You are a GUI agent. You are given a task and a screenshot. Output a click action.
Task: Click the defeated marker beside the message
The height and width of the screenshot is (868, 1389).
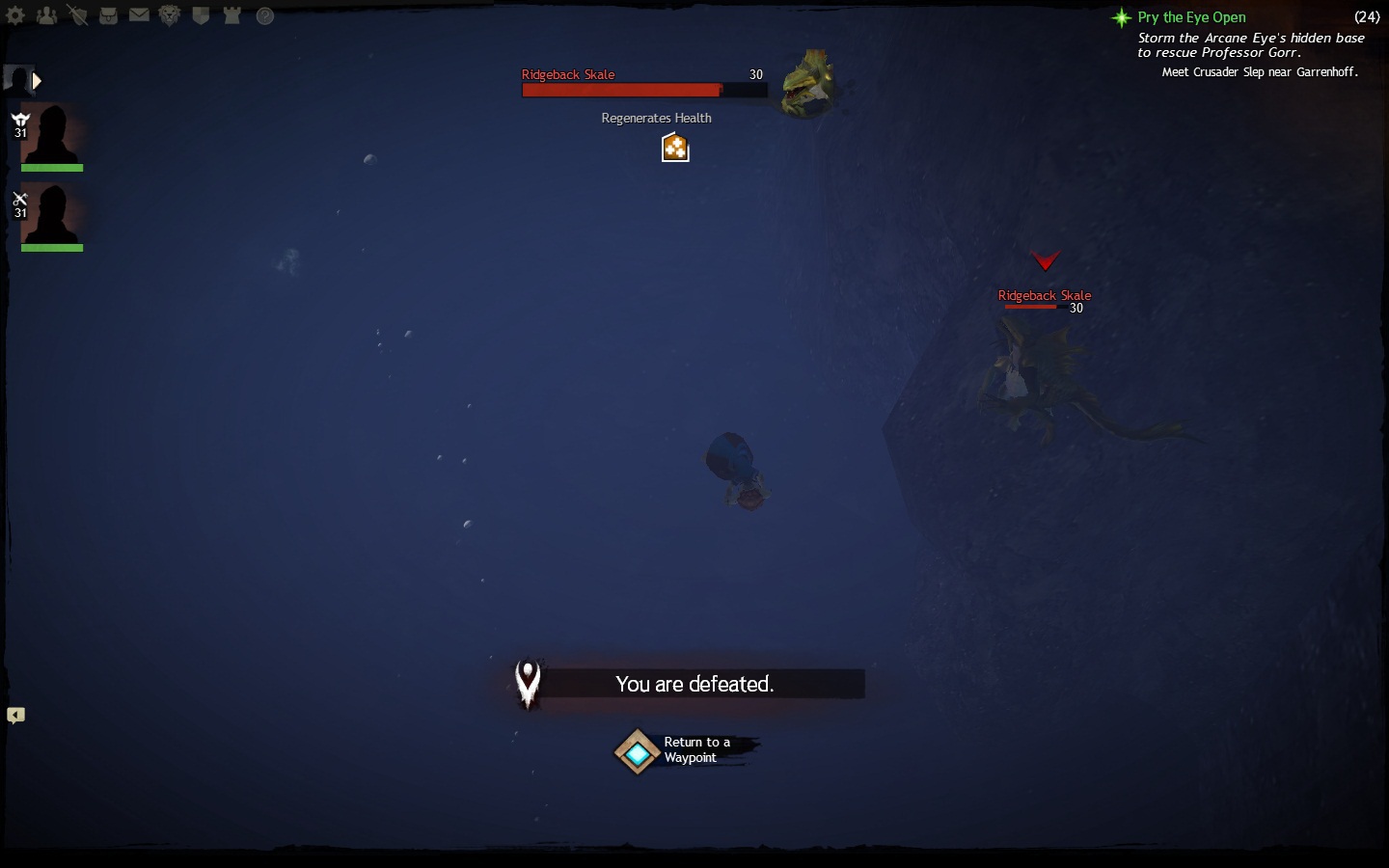tap(528, 683)
